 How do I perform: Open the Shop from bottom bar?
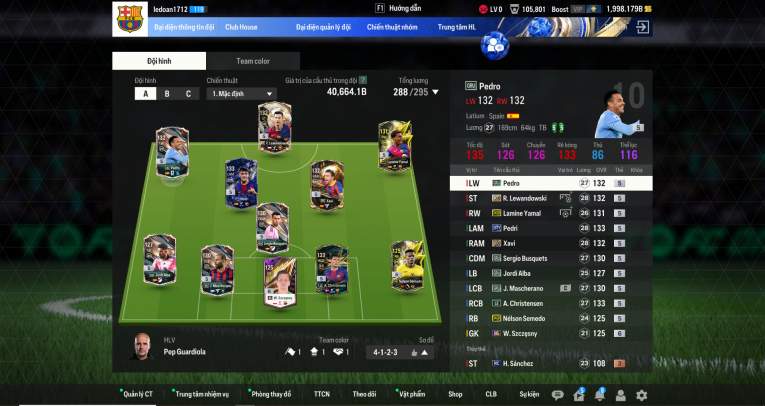[455, 395]
